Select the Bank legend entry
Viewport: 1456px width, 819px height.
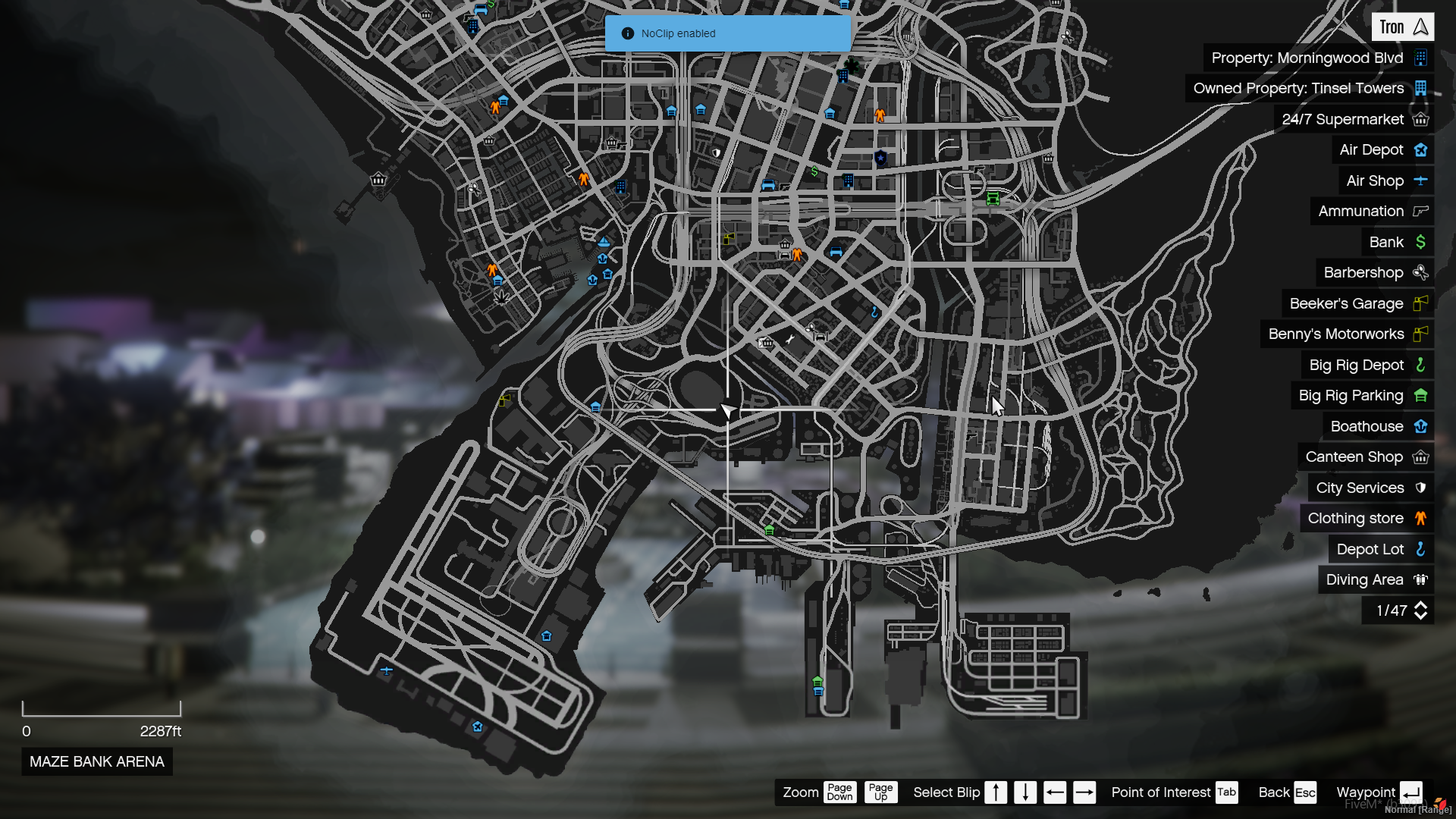pyautogui.click(x=1396, y=243)
